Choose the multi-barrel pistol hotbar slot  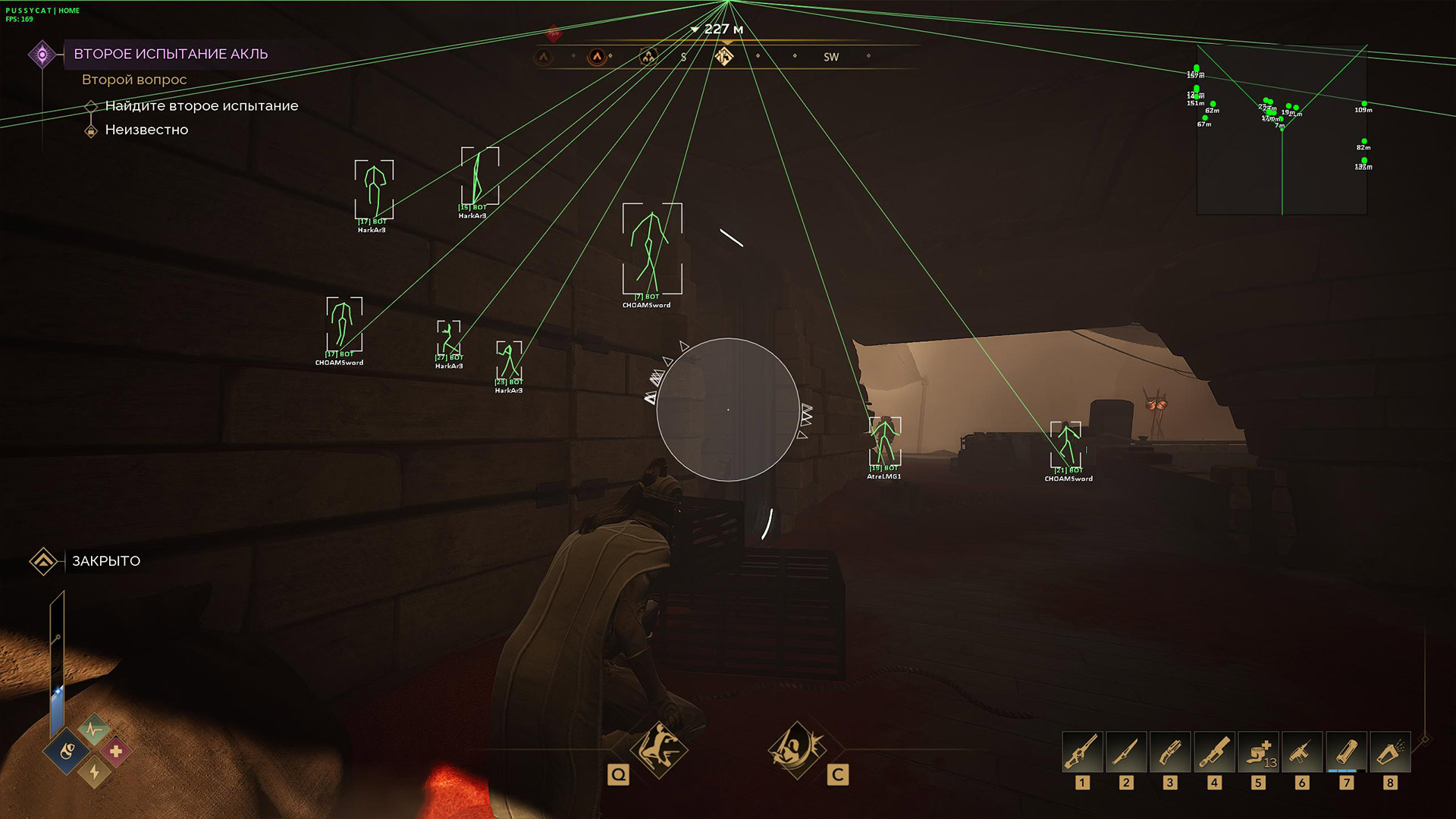coord(1170,752)
